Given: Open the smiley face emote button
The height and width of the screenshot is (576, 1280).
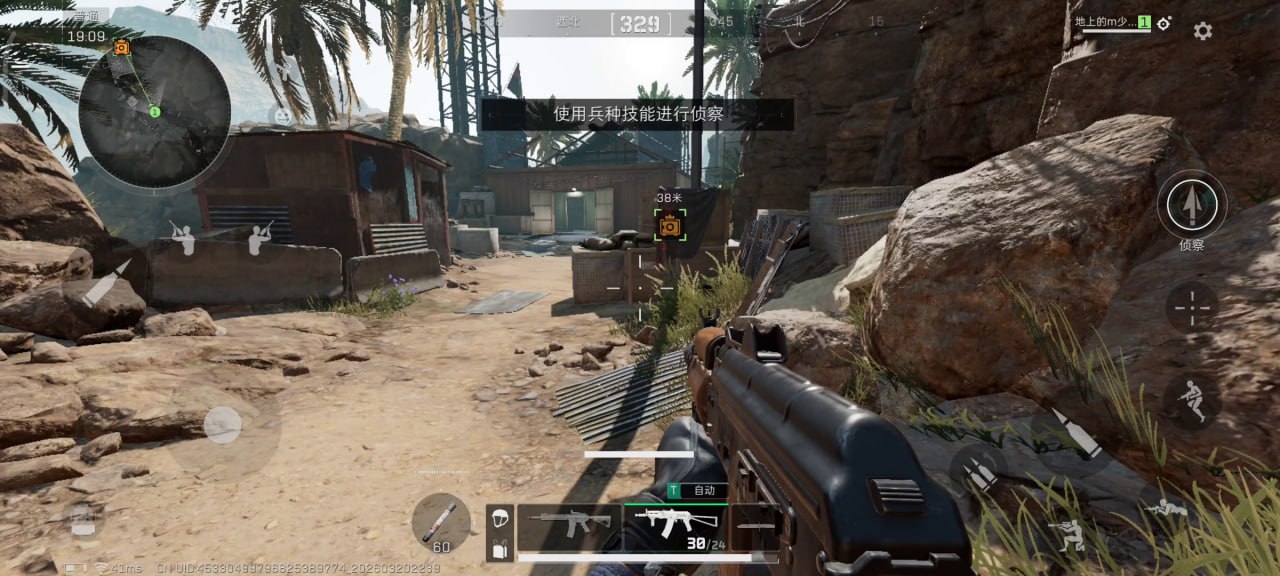Looking at the screenshot, I should coord(282,116).
